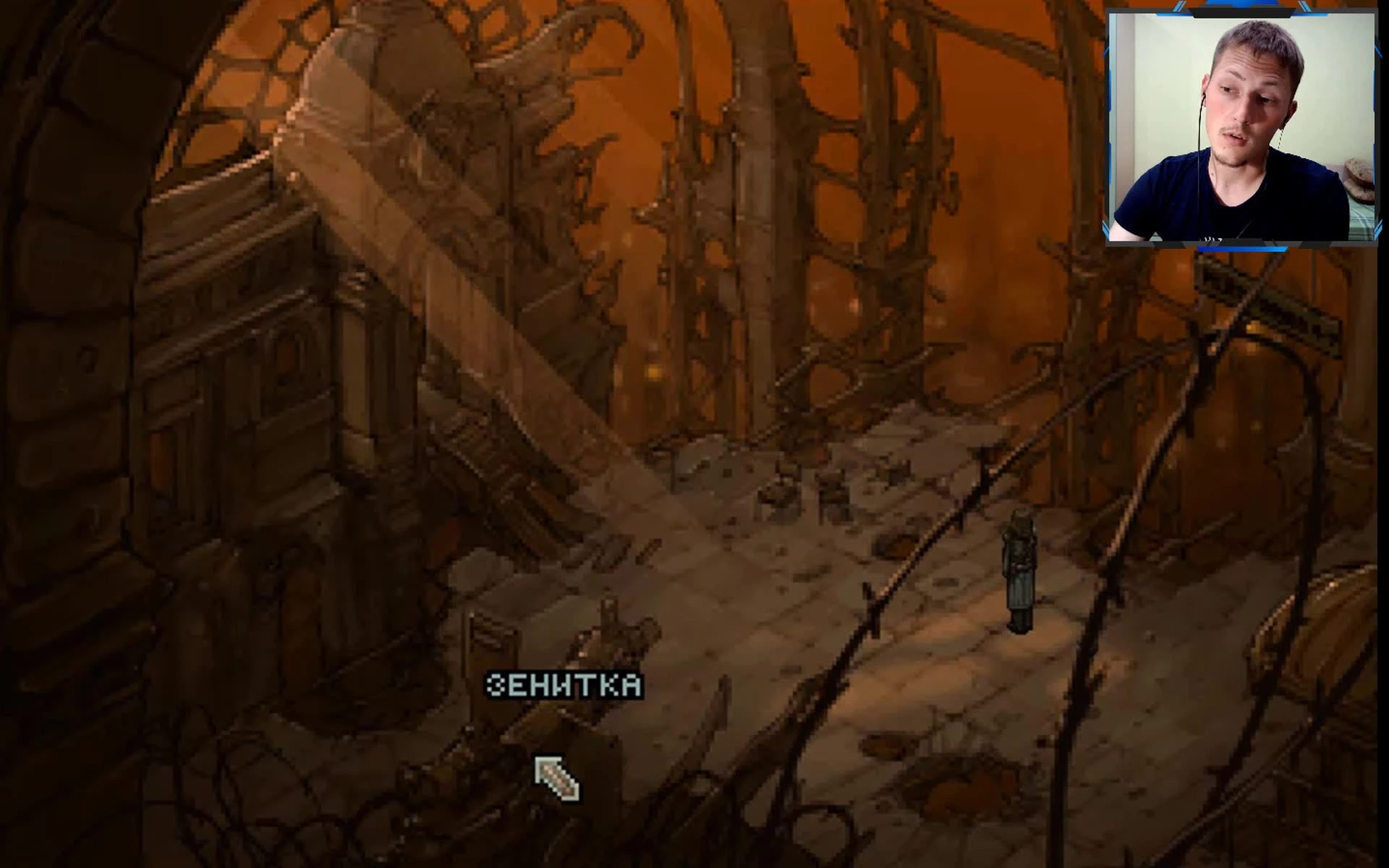Expand the ЗЕНИТКА tooltip label
Image resolution: width=1389 pixels, height=868 pixels.
coord(566,683)
